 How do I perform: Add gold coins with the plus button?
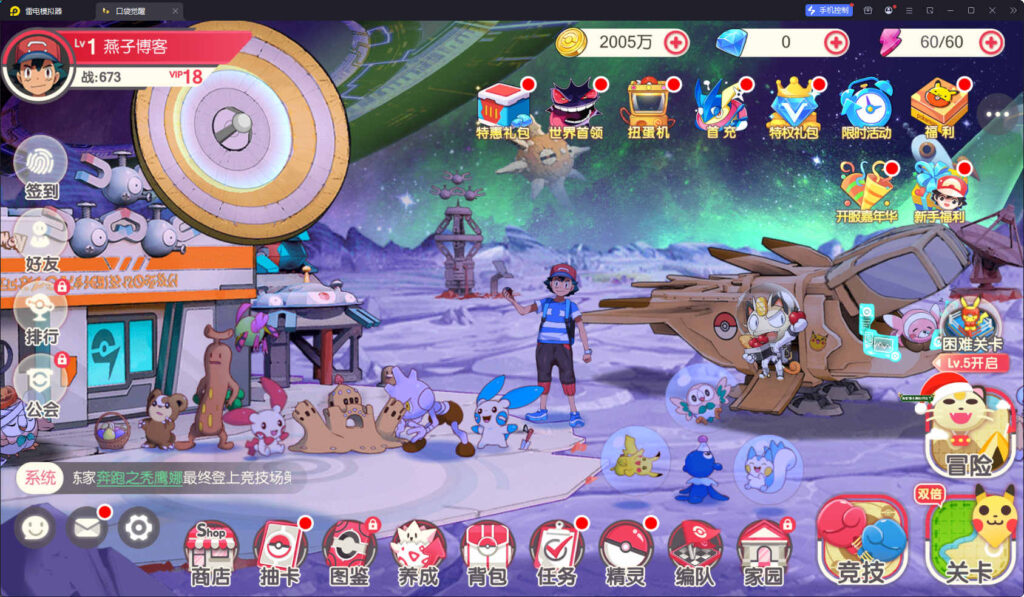tap(676, 42)
